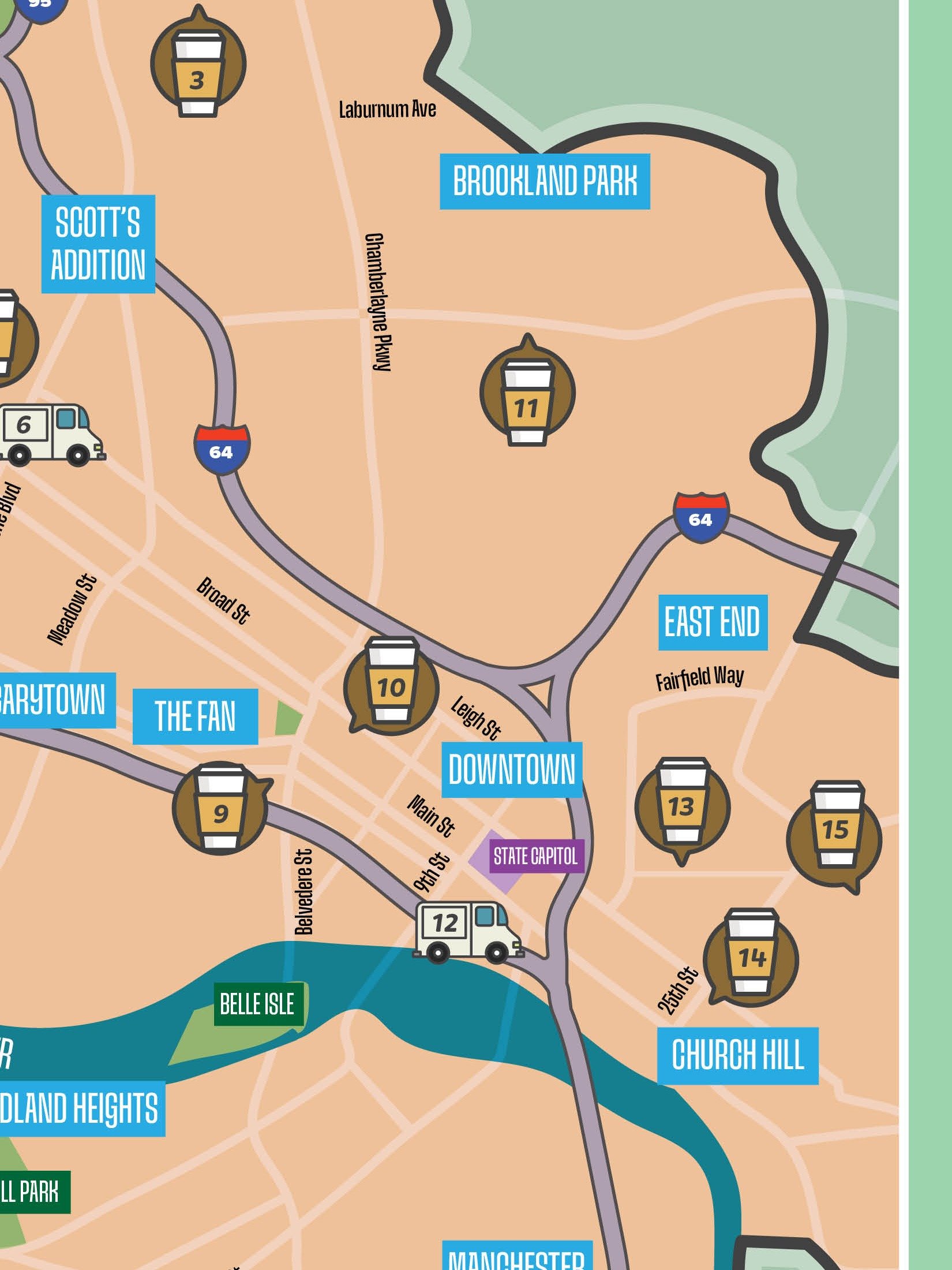Select the Downtown neighborhood label
The image size is (952, 1270).
[x=512, y=770]
